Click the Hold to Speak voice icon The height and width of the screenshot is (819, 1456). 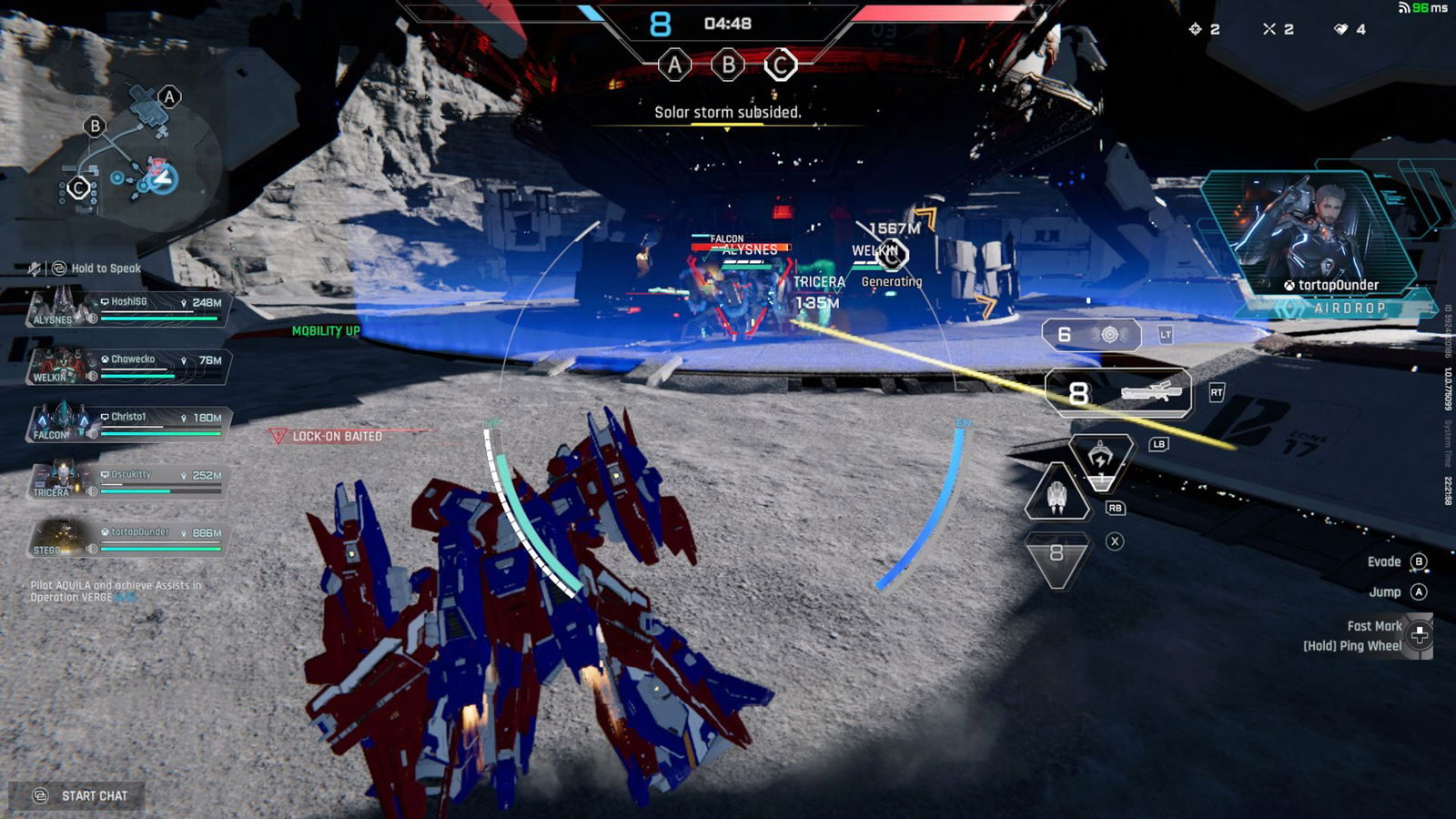60,268
